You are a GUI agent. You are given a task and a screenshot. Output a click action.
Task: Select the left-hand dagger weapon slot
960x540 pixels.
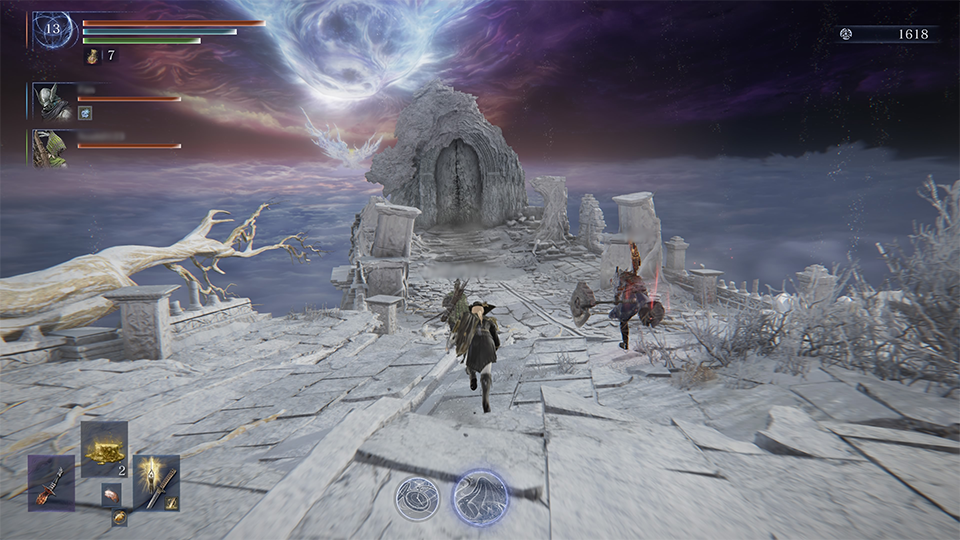51,483
